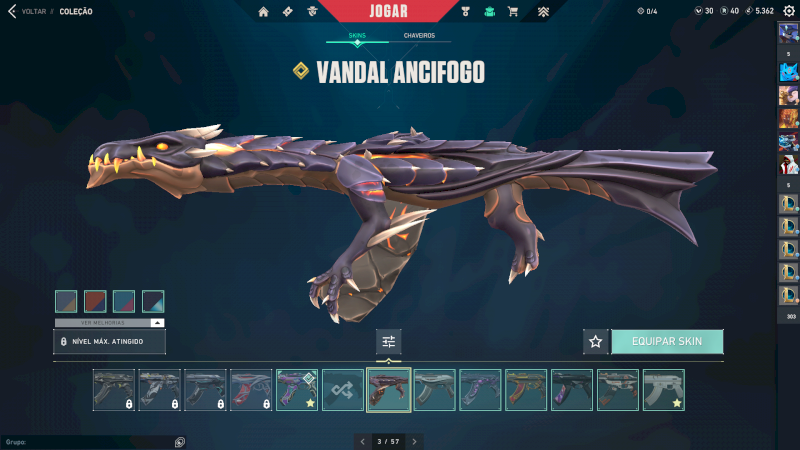This screenshot has height=450, width=800.
Task: Click the blue fox friend avatar
Action: [x=788, y=71]
